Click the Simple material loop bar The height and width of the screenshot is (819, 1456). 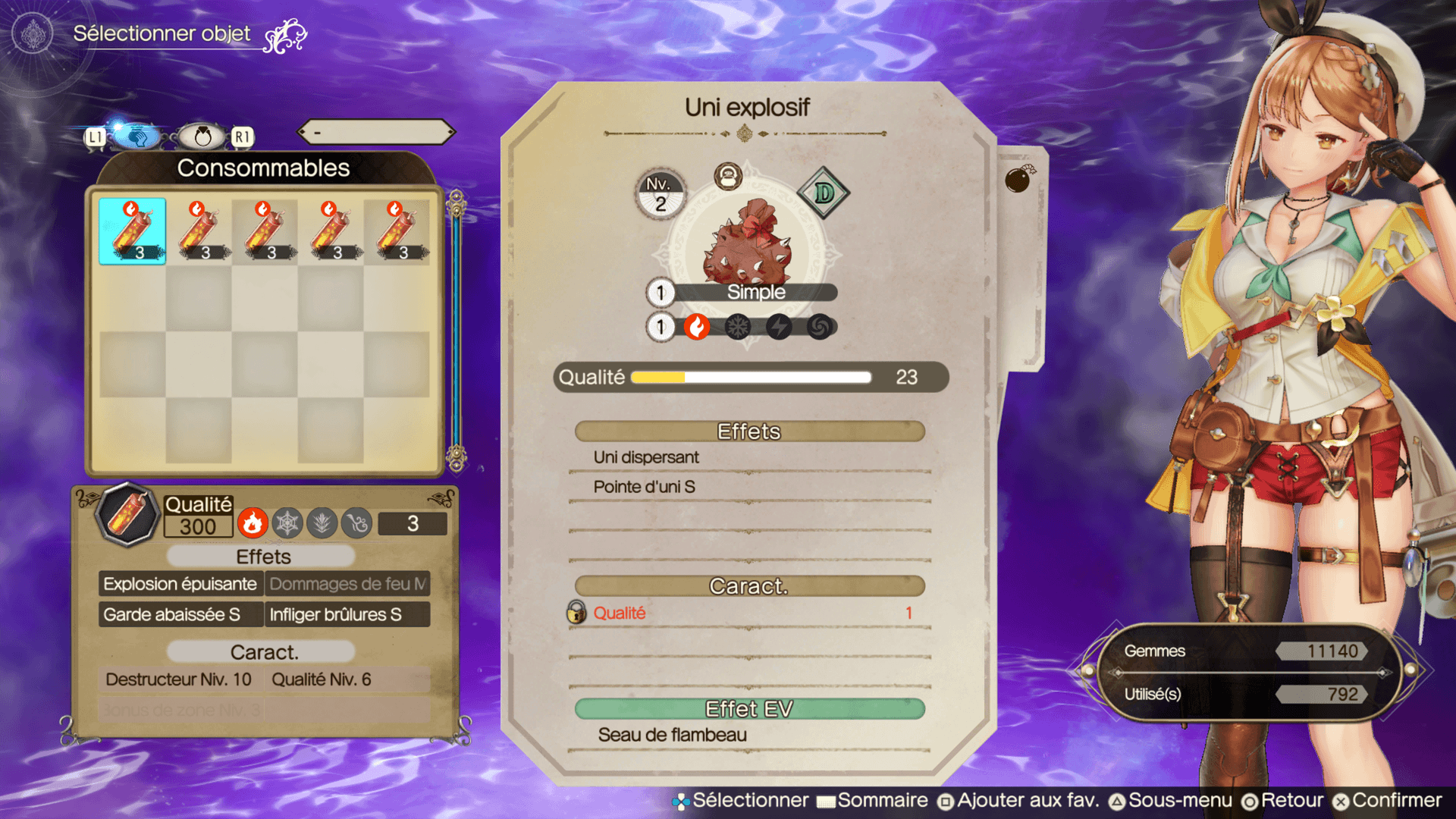click(x=755, y=293)
